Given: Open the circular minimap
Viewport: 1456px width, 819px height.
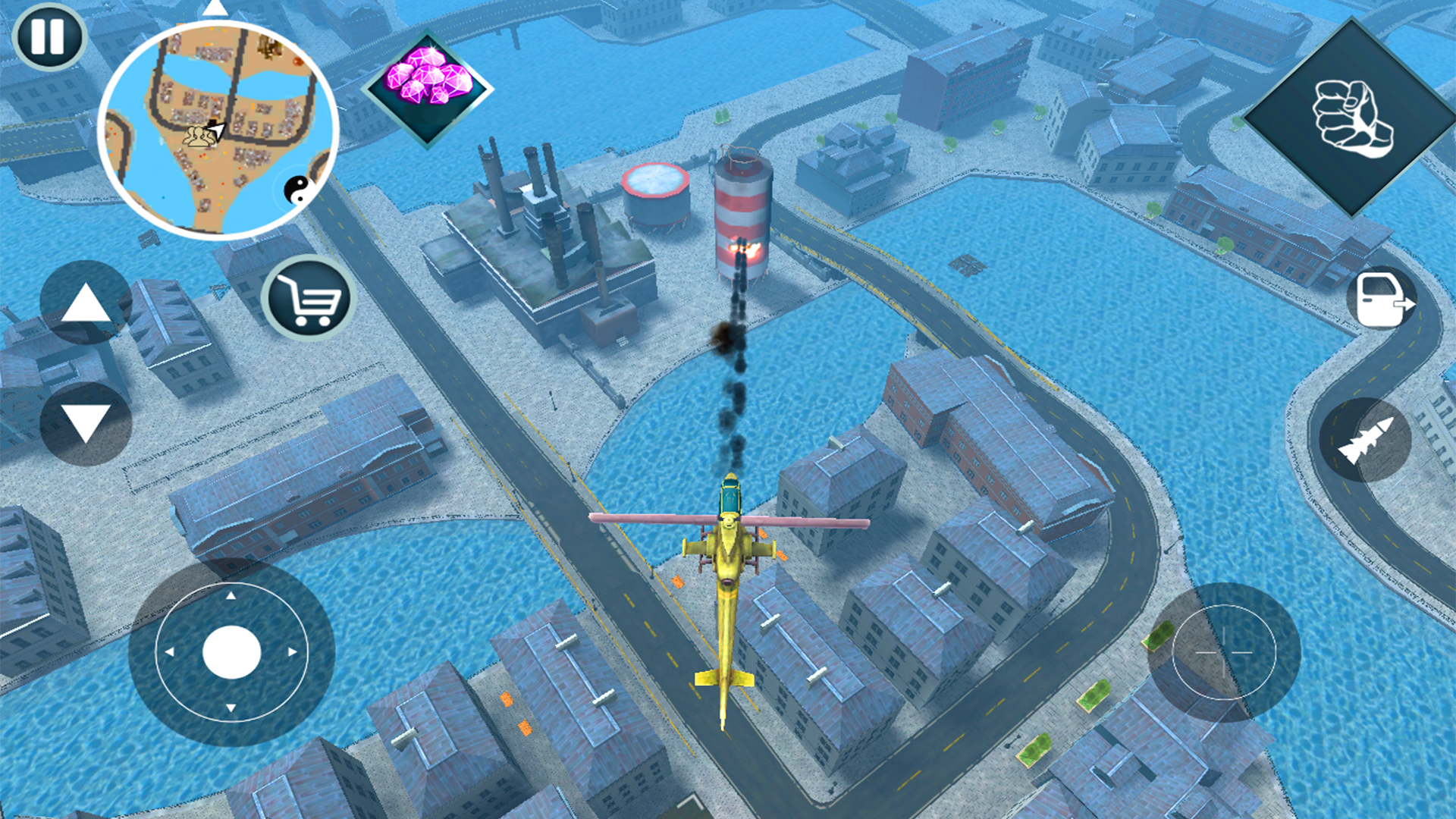Looking at the screenshot, I should [x=220, y=129].
